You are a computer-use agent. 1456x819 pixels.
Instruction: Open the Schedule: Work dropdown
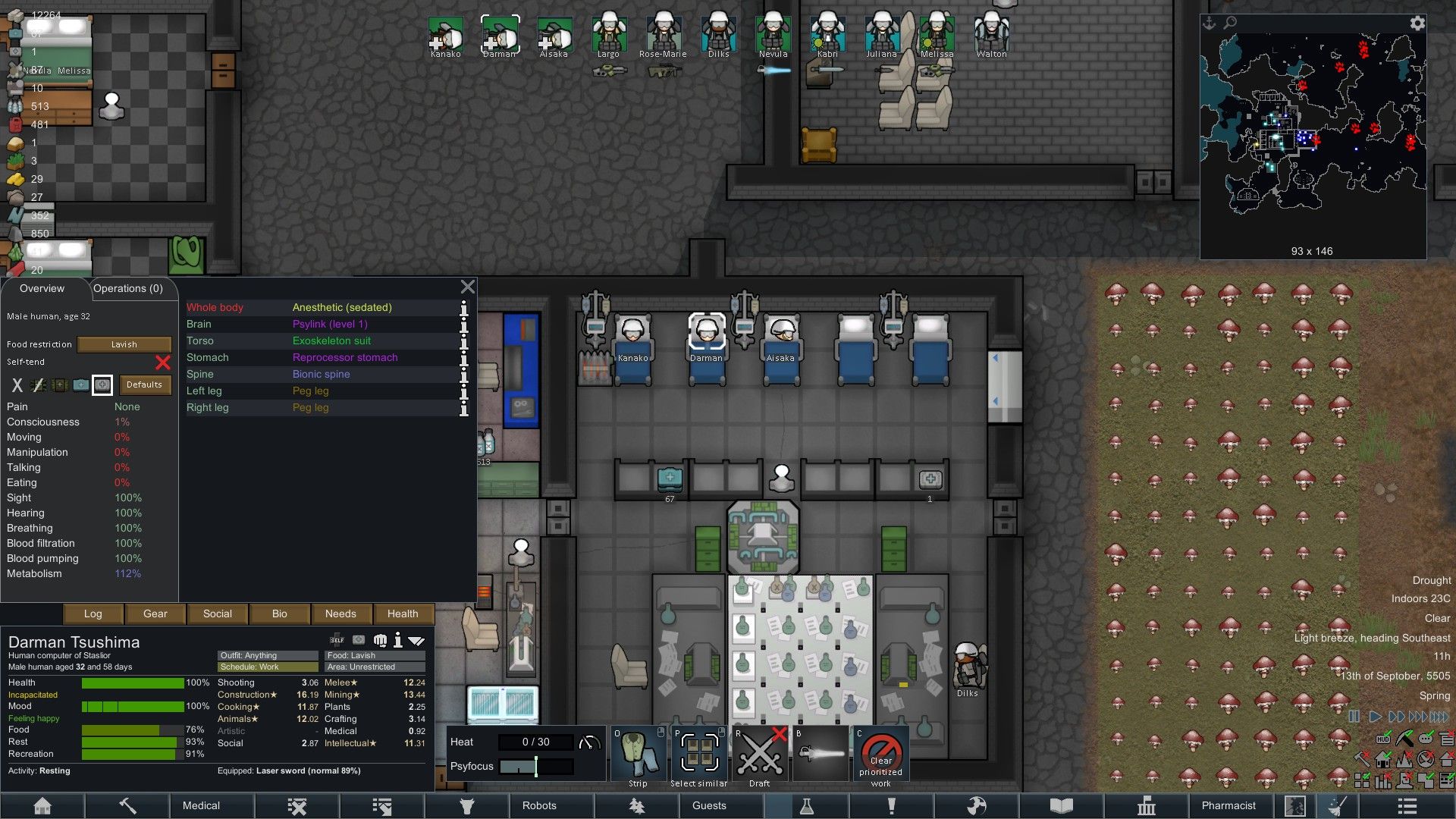click(267, 667)
